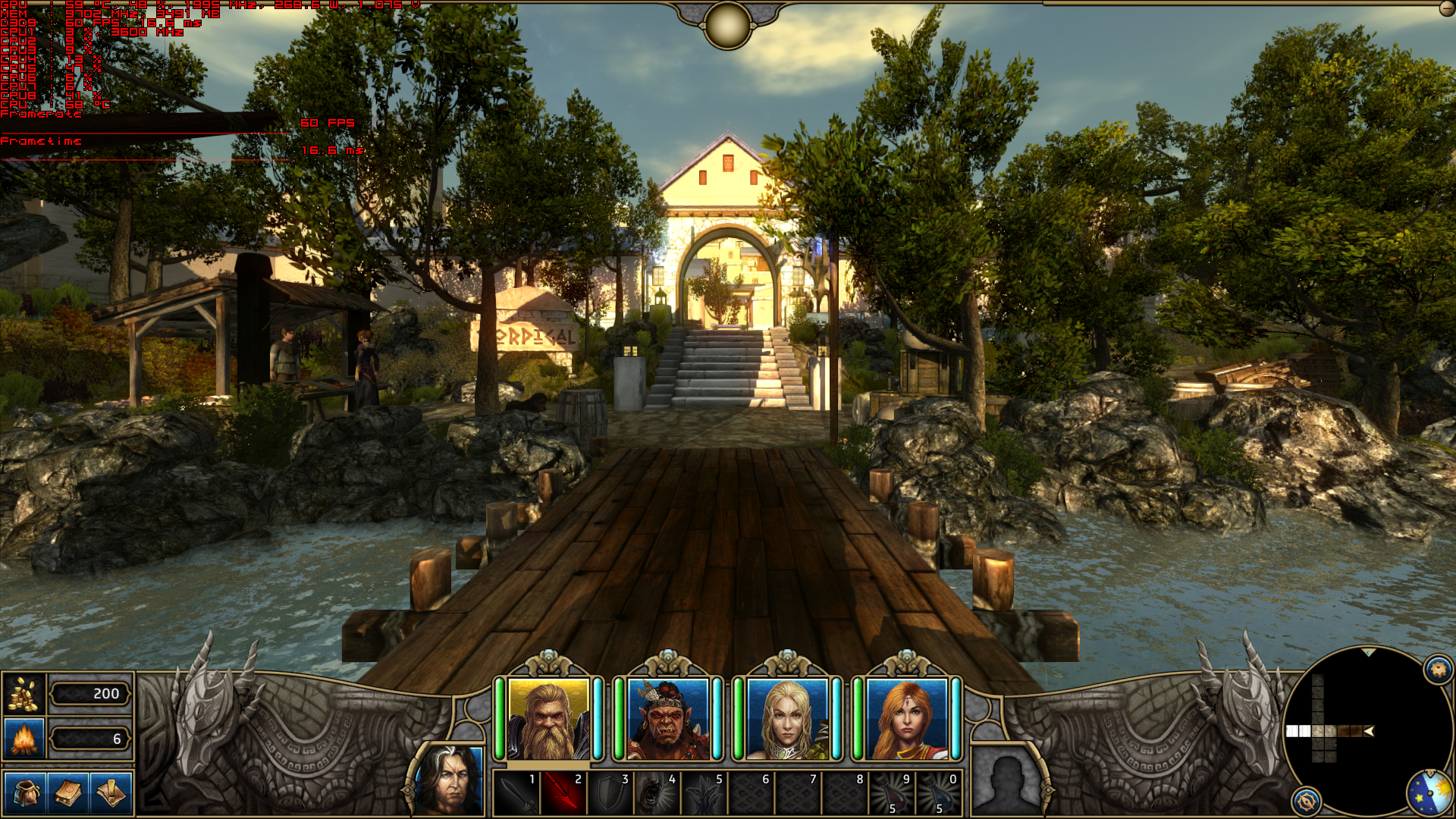Select the blonde elf portrait
This screenshot has height=819, width=1456.
[x=787, y=720]
